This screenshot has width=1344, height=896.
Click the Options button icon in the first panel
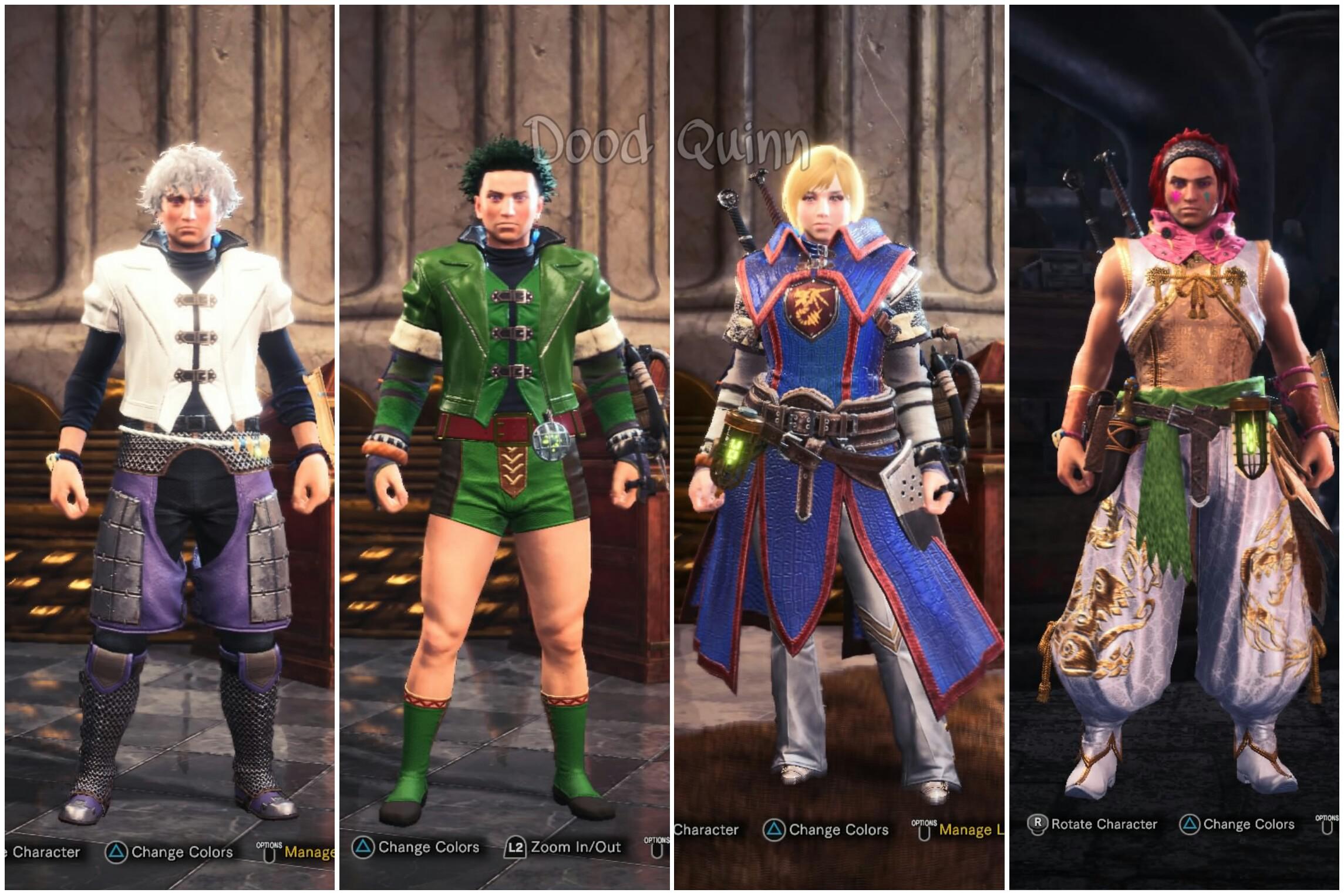268,853
